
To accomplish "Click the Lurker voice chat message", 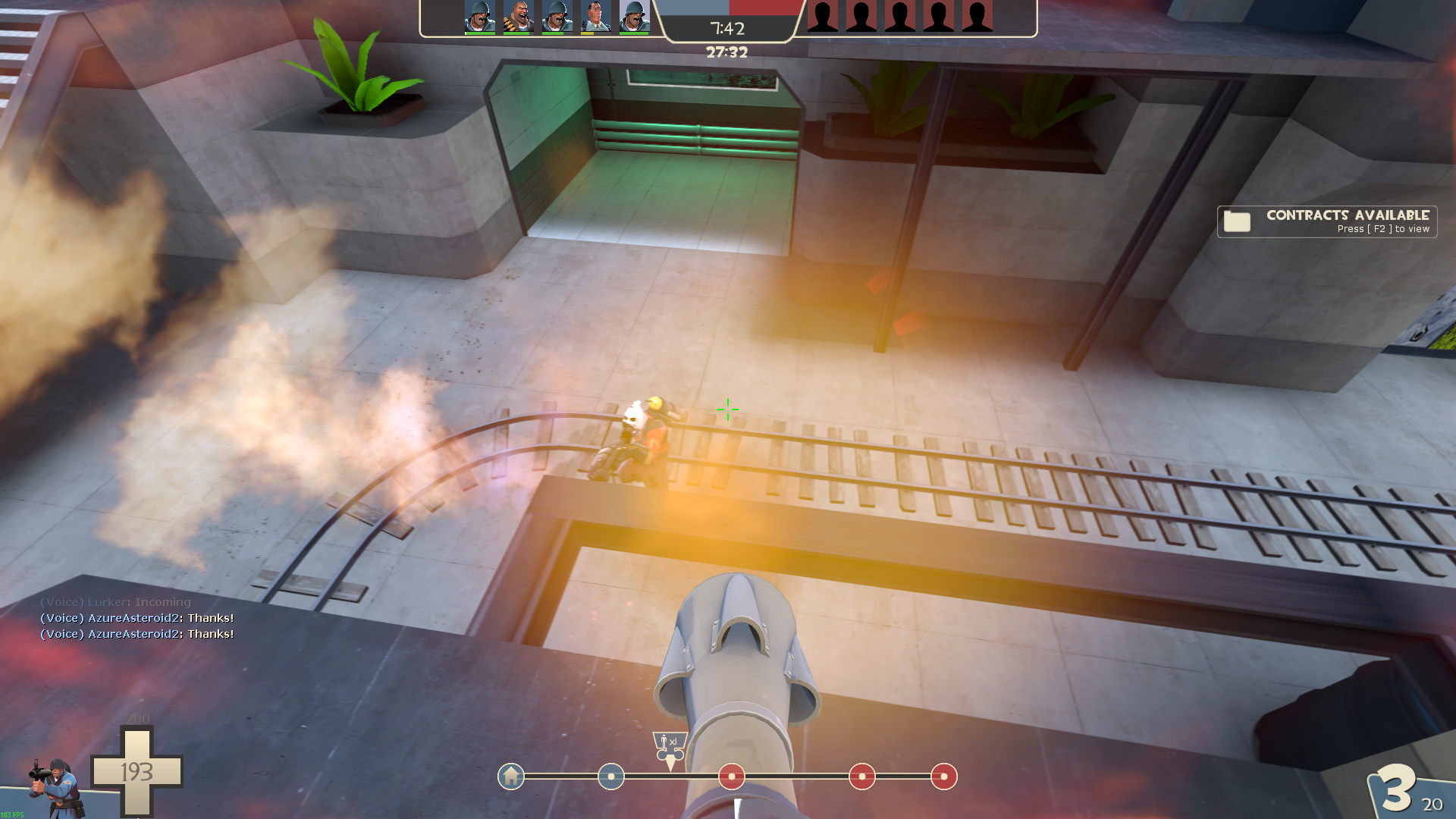I will (115, 602).
